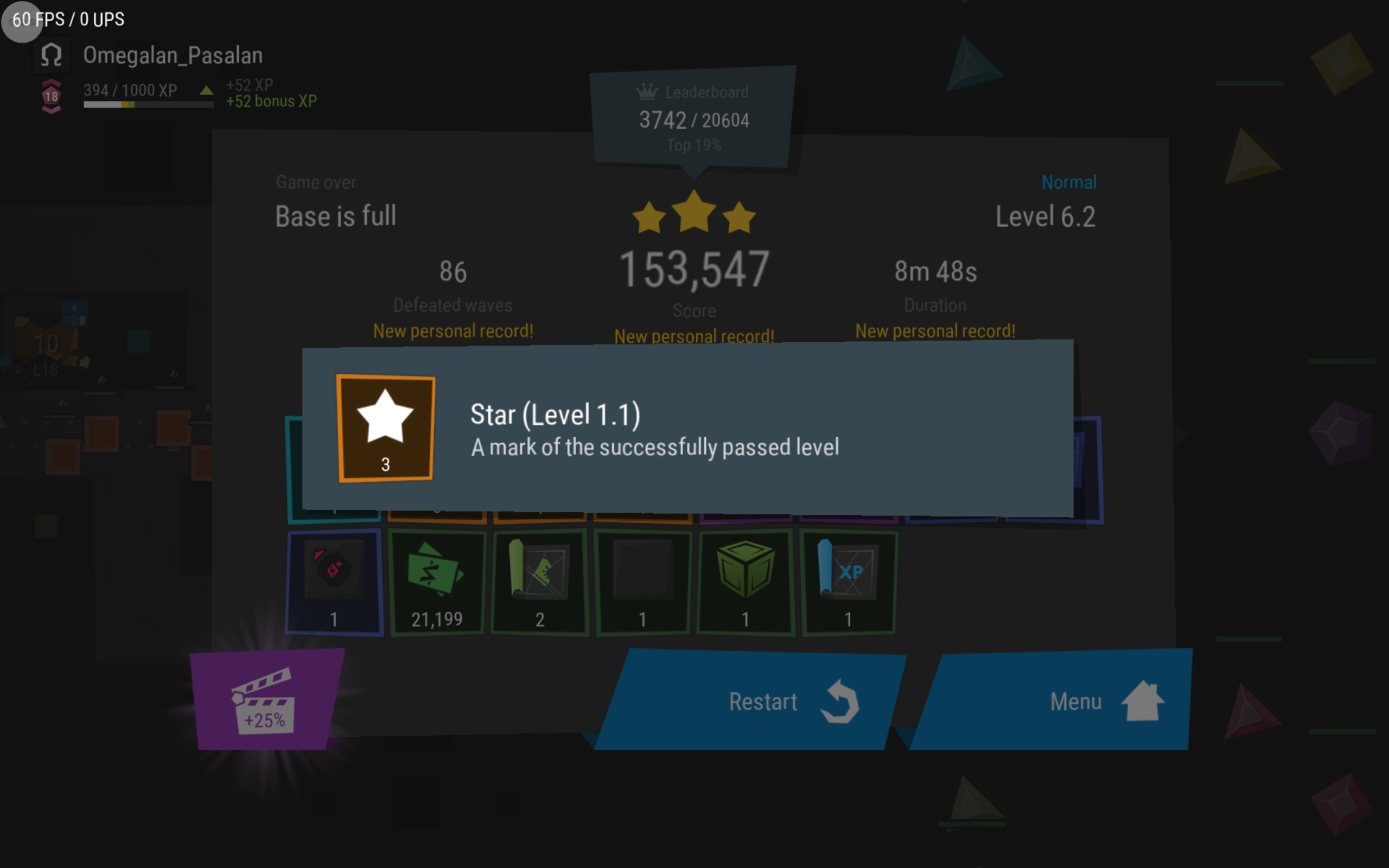Viewport: 1389px width, 868px height.
Task: Select the green cube loot reward
Action: click(x=745, y=582)
